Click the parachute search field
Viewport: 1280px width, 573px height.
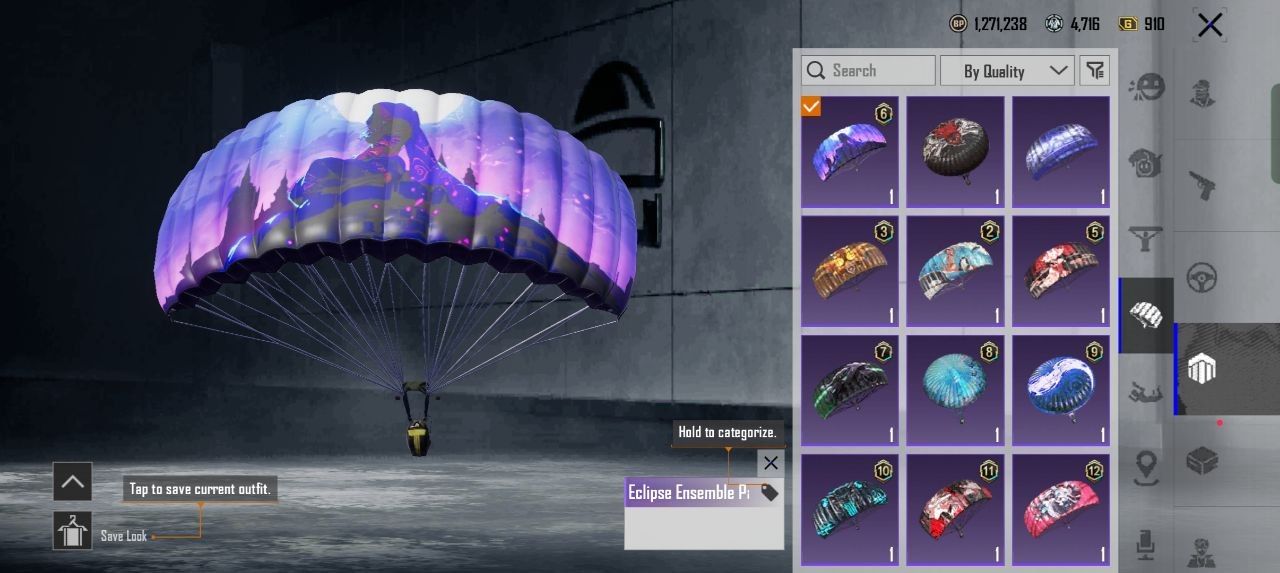point(868,70)
